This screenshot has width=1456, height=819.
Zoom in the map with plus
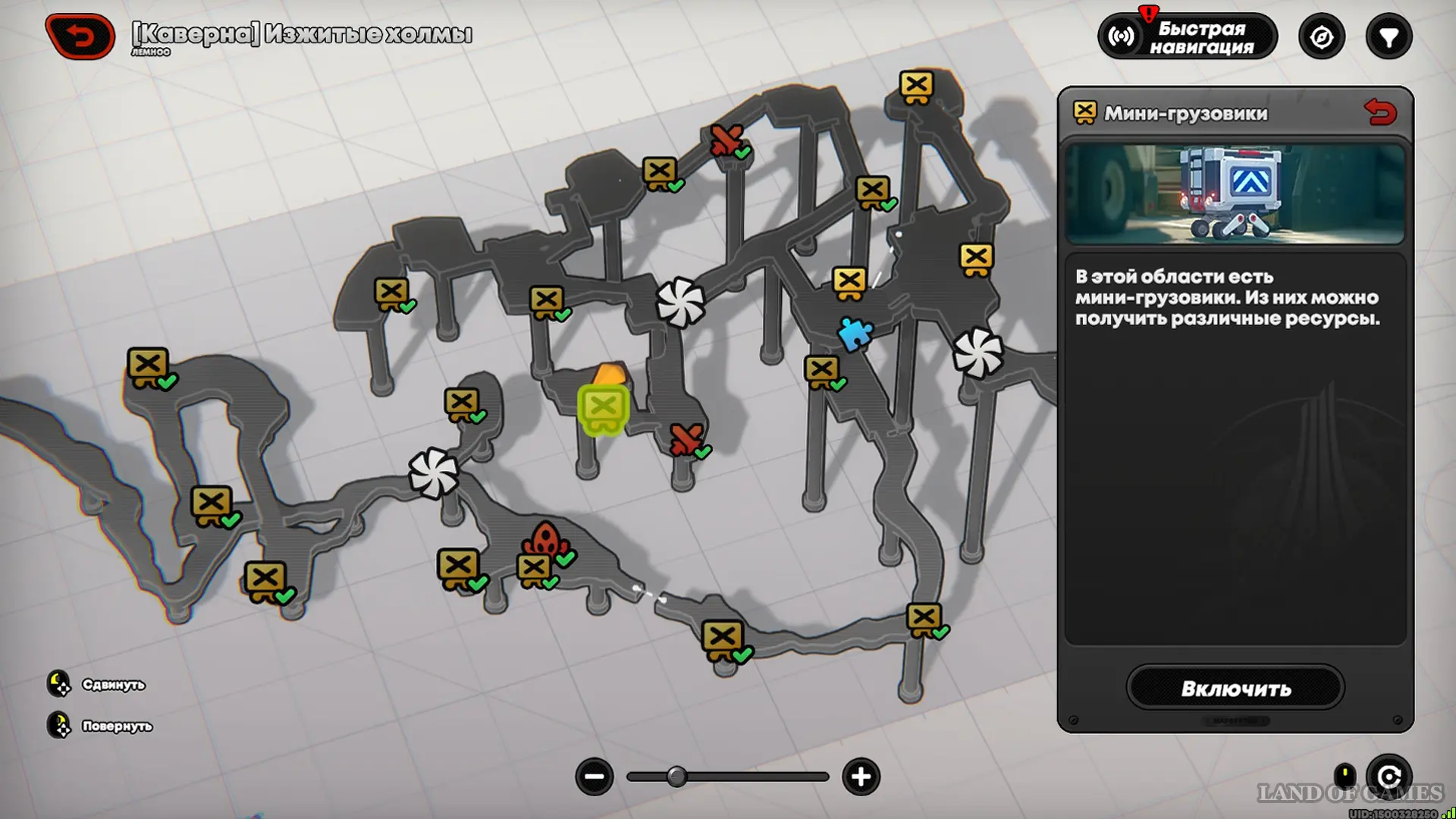pyautogui.click(x=861, y=777)
